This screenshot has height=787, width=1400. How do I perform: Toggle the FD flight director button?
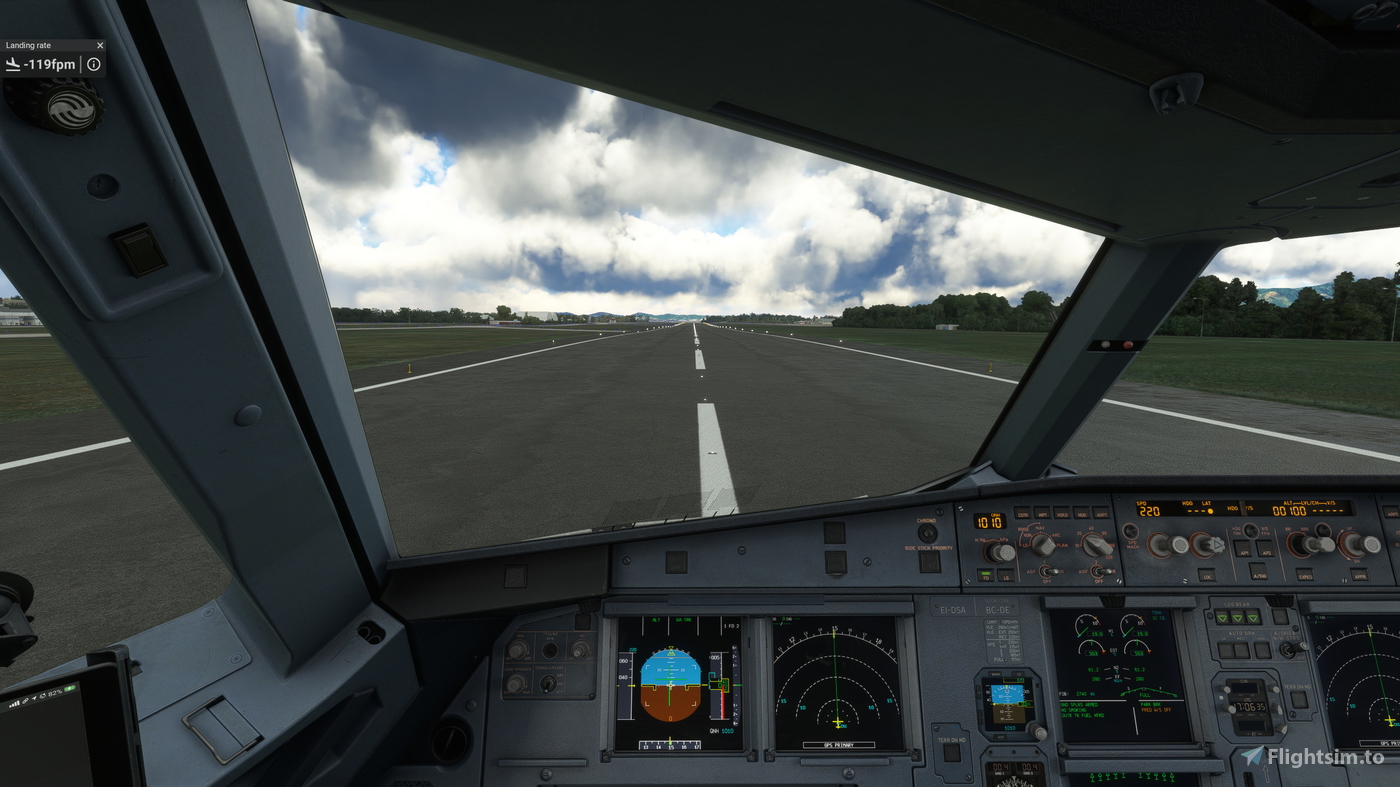pos(986,576)
